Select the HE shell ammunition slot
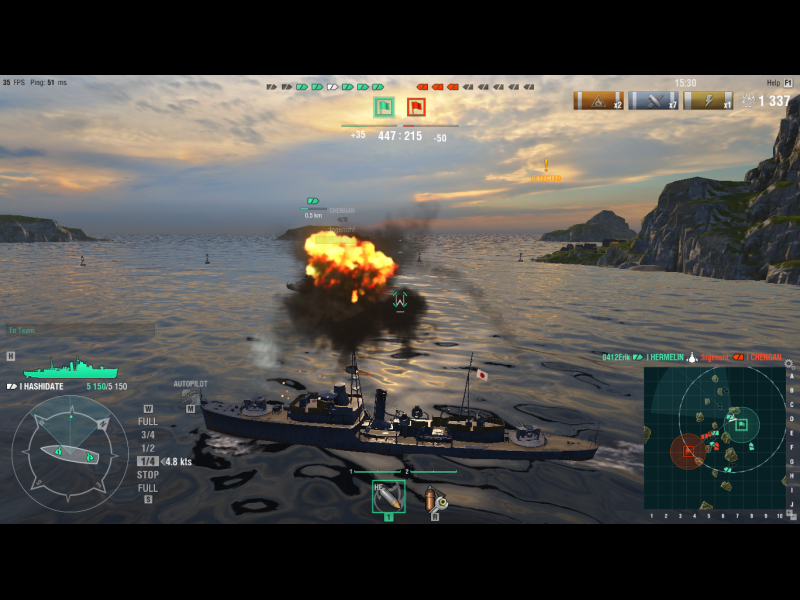800x600 pixels. pos(388,496)
